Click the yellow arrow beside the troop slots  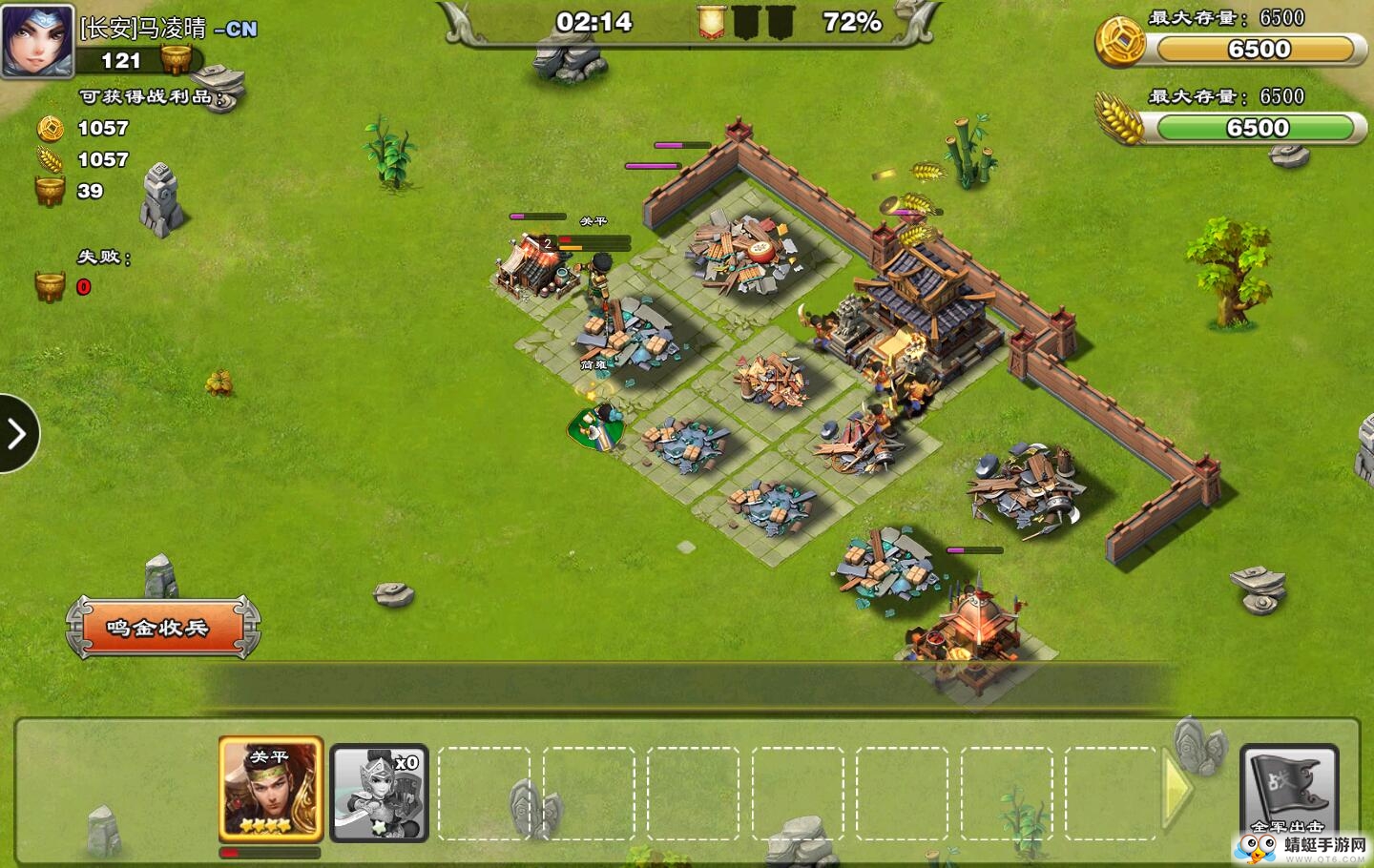1177,790
